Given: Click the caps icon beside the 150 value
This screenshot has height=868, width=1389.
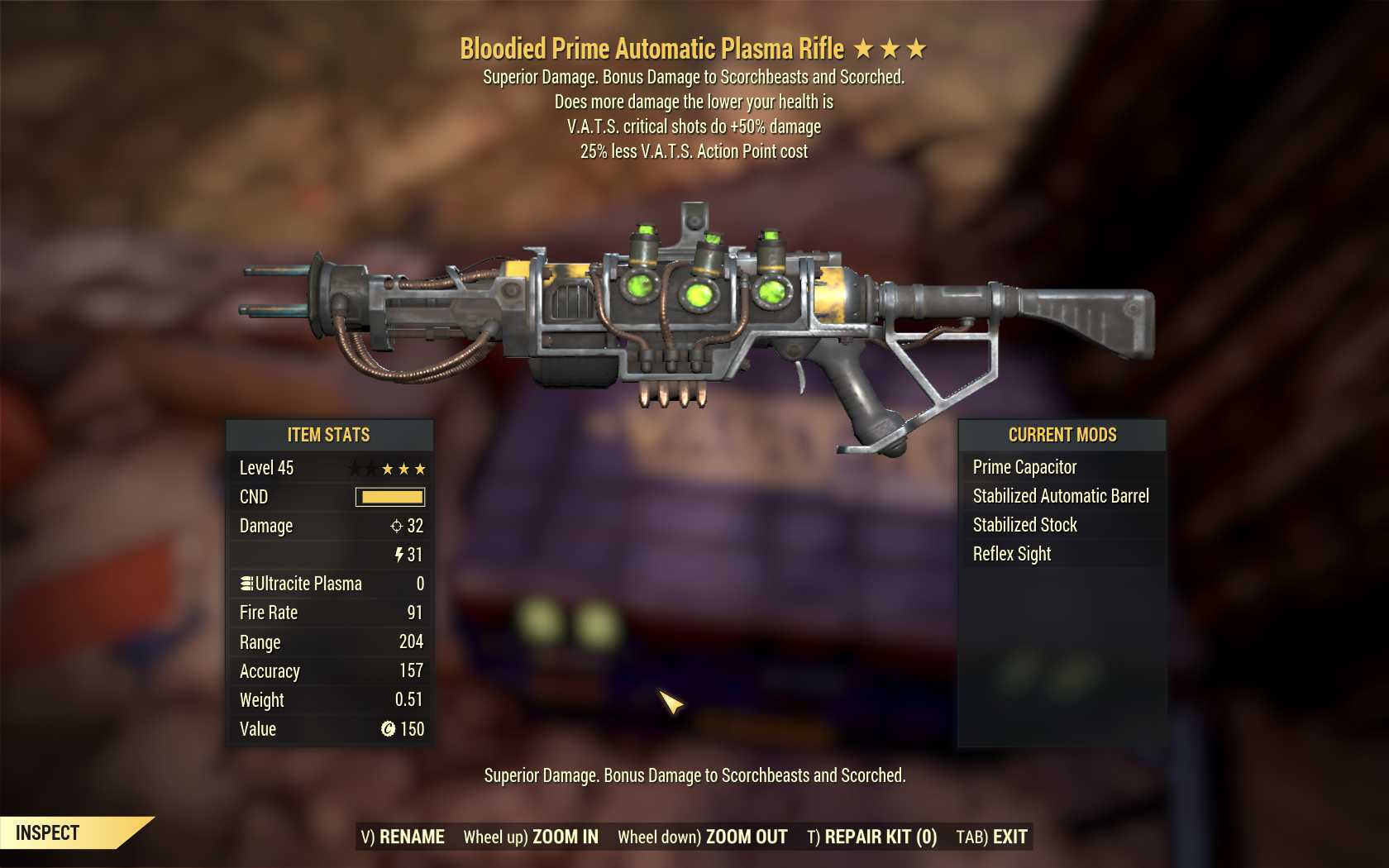Looking at the screenshot, I should coord(389,729).
